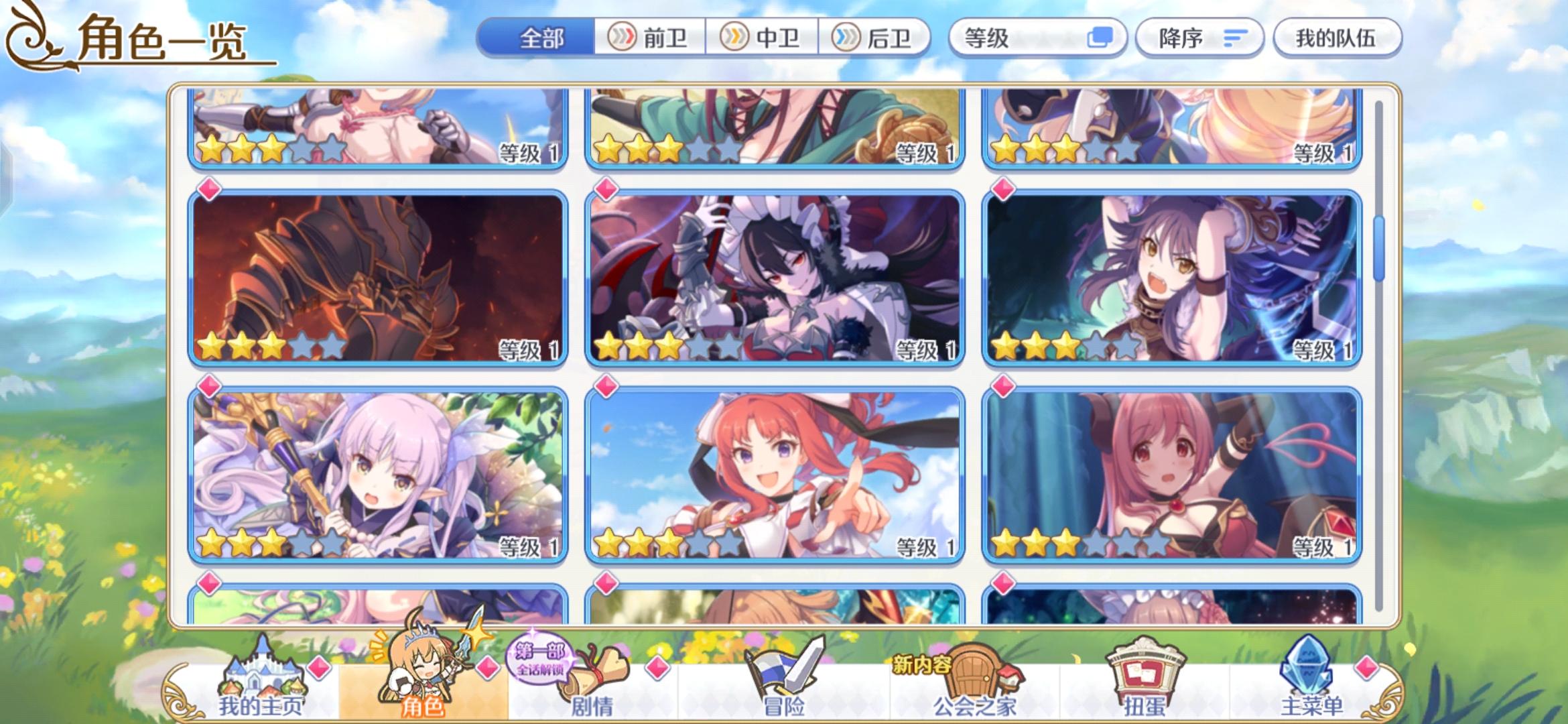Switch to the 前卫 vanguard filter tab
Image resolution: width=1568 pixels, height=724 pixels.
(649, 38)
